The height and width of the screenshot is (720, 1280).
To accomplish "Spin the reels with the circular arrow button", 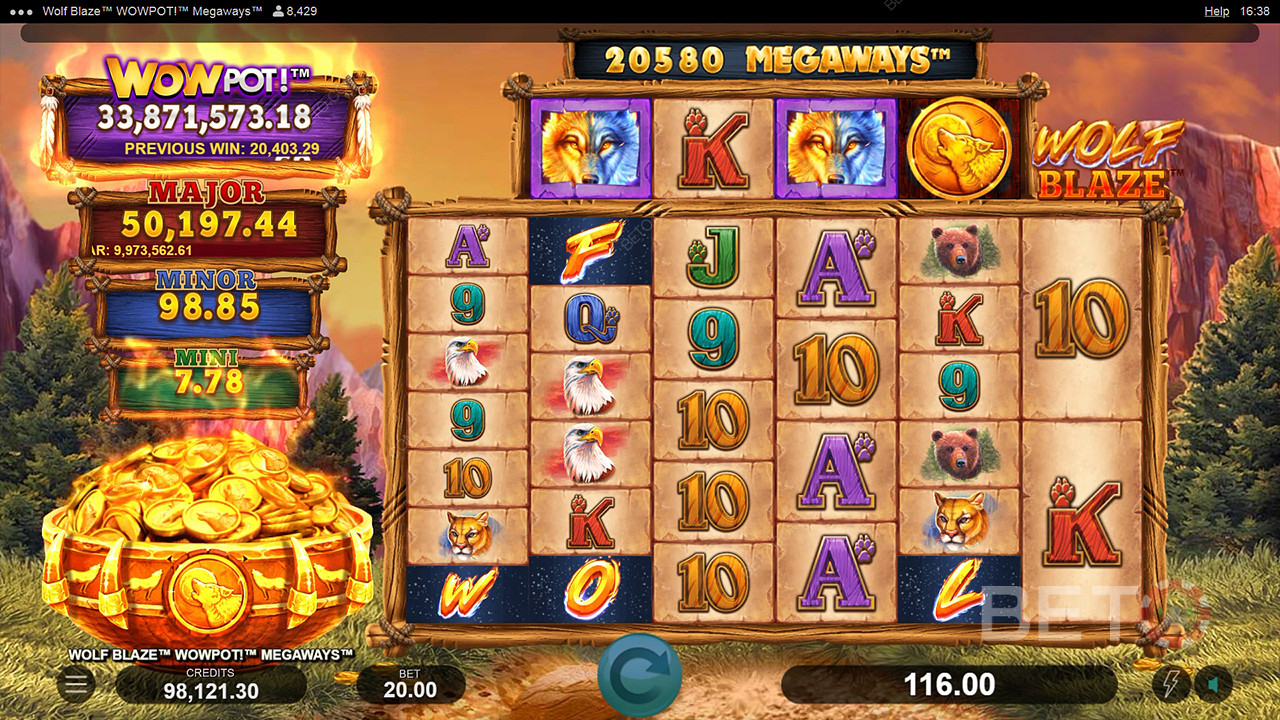I will 640,675.
